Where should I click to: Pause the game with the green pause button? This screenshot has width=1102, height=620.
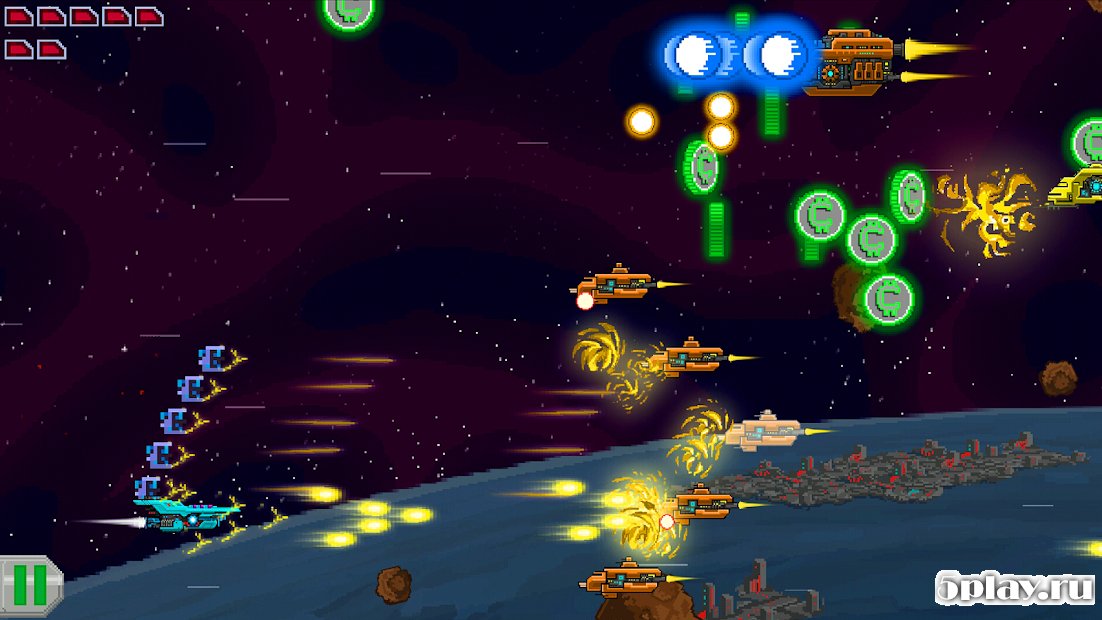[x=29, y=586]
